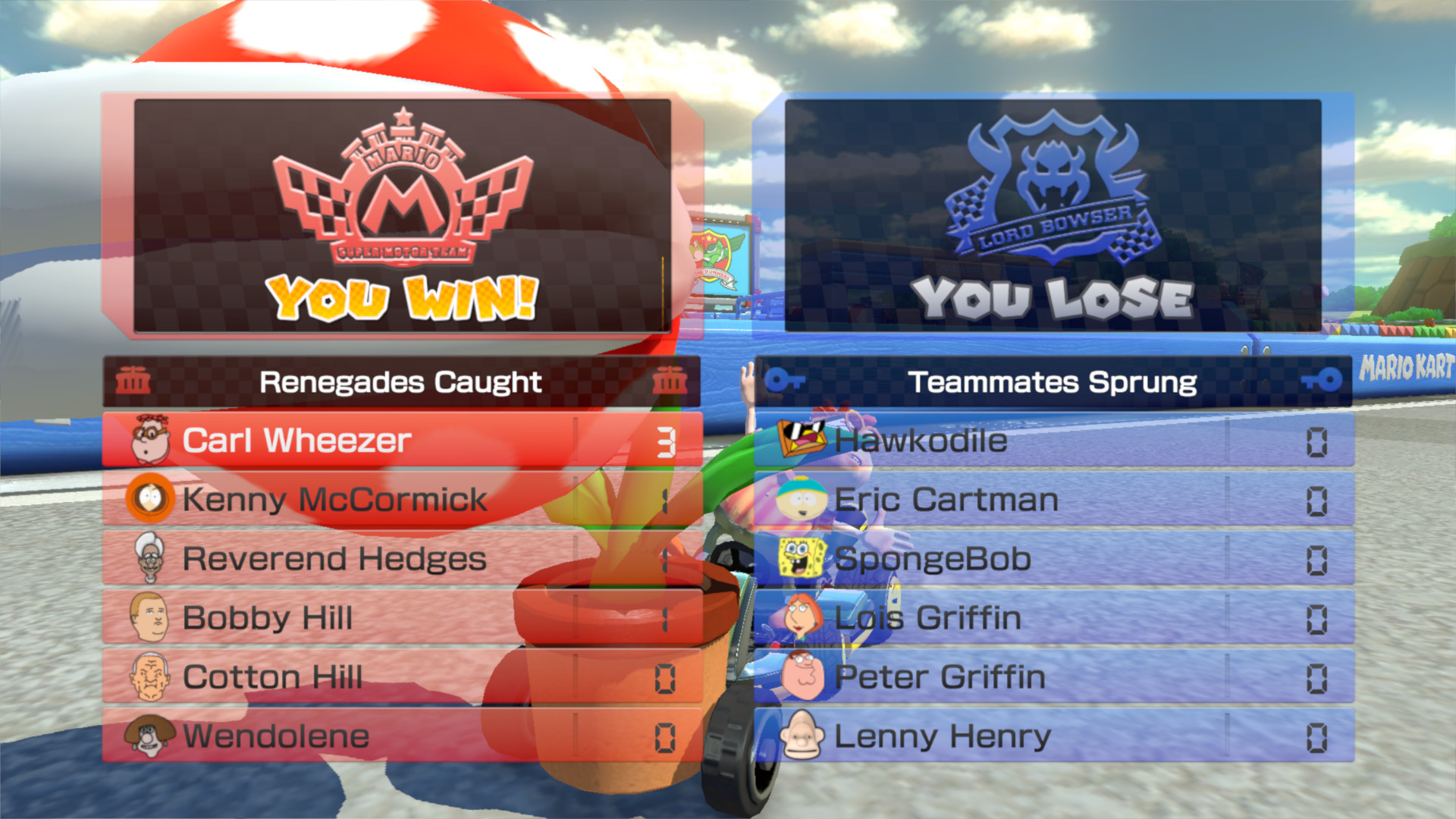Screen dimensions: 1456x819
Task: Toggle the left cage icon on Renegades Caught
Action: pos(135,381)
